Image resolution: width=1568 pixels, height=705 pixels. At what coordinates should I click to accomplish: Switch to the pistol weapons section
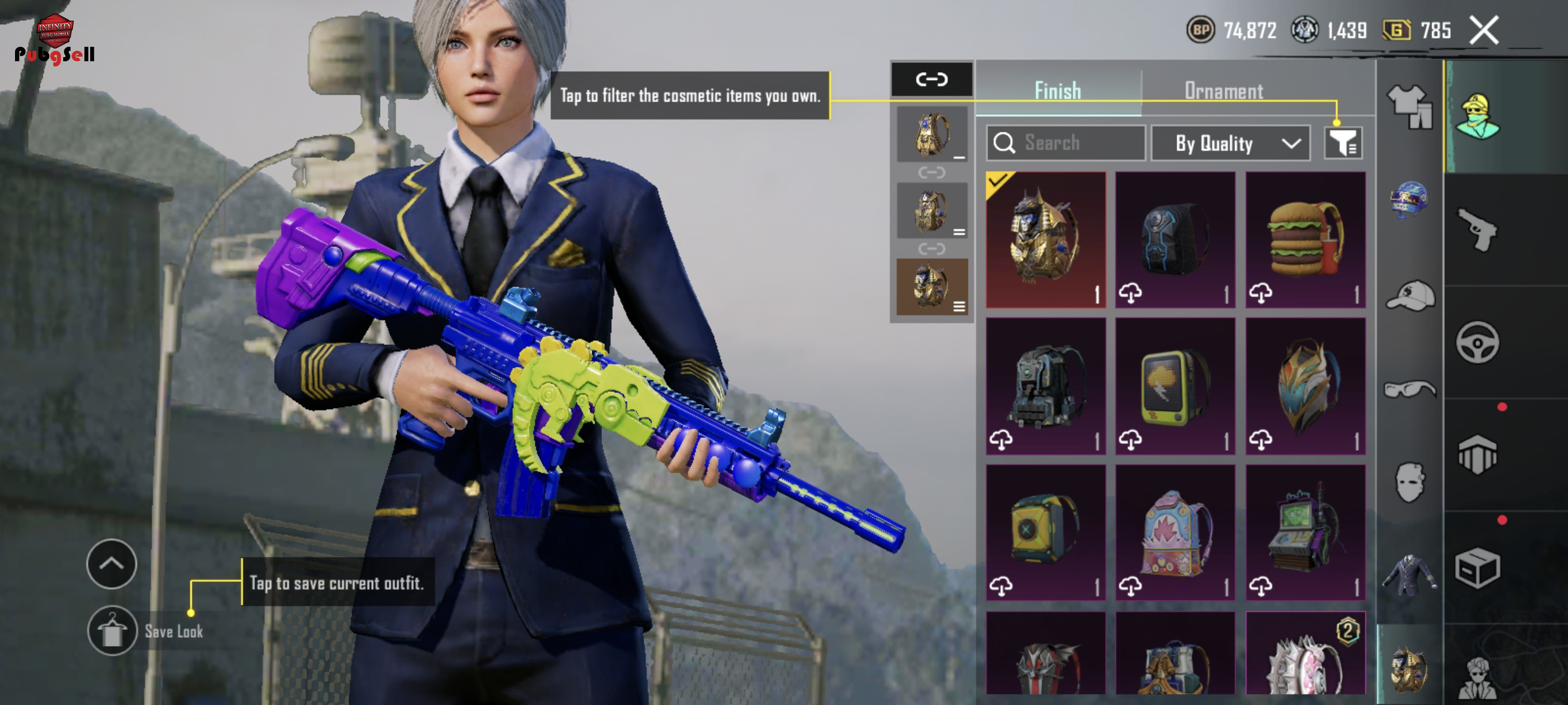(1478, 230)
